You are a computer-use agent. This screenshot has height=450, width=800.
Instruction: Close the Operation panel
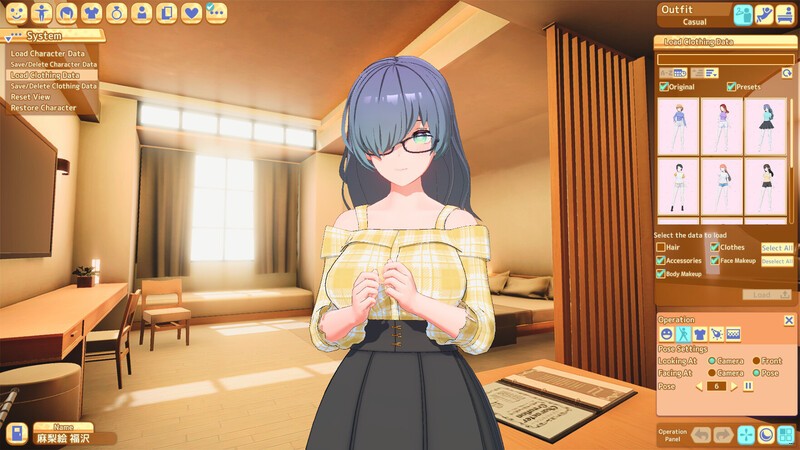788,320
